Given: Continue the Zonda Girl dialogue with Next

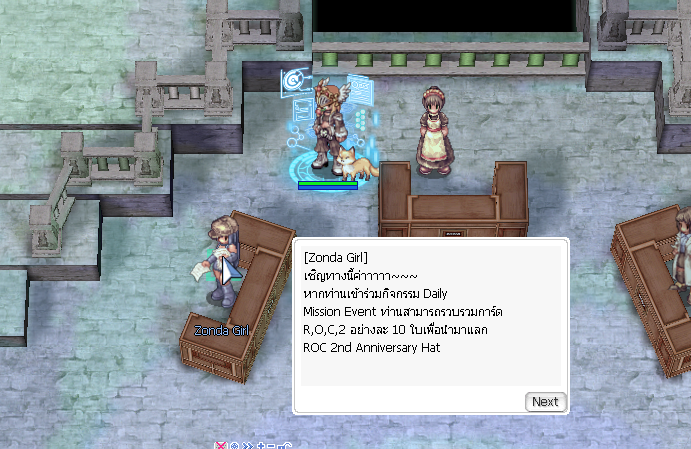Looking at the screenshot, I should (x=545, y=402).
